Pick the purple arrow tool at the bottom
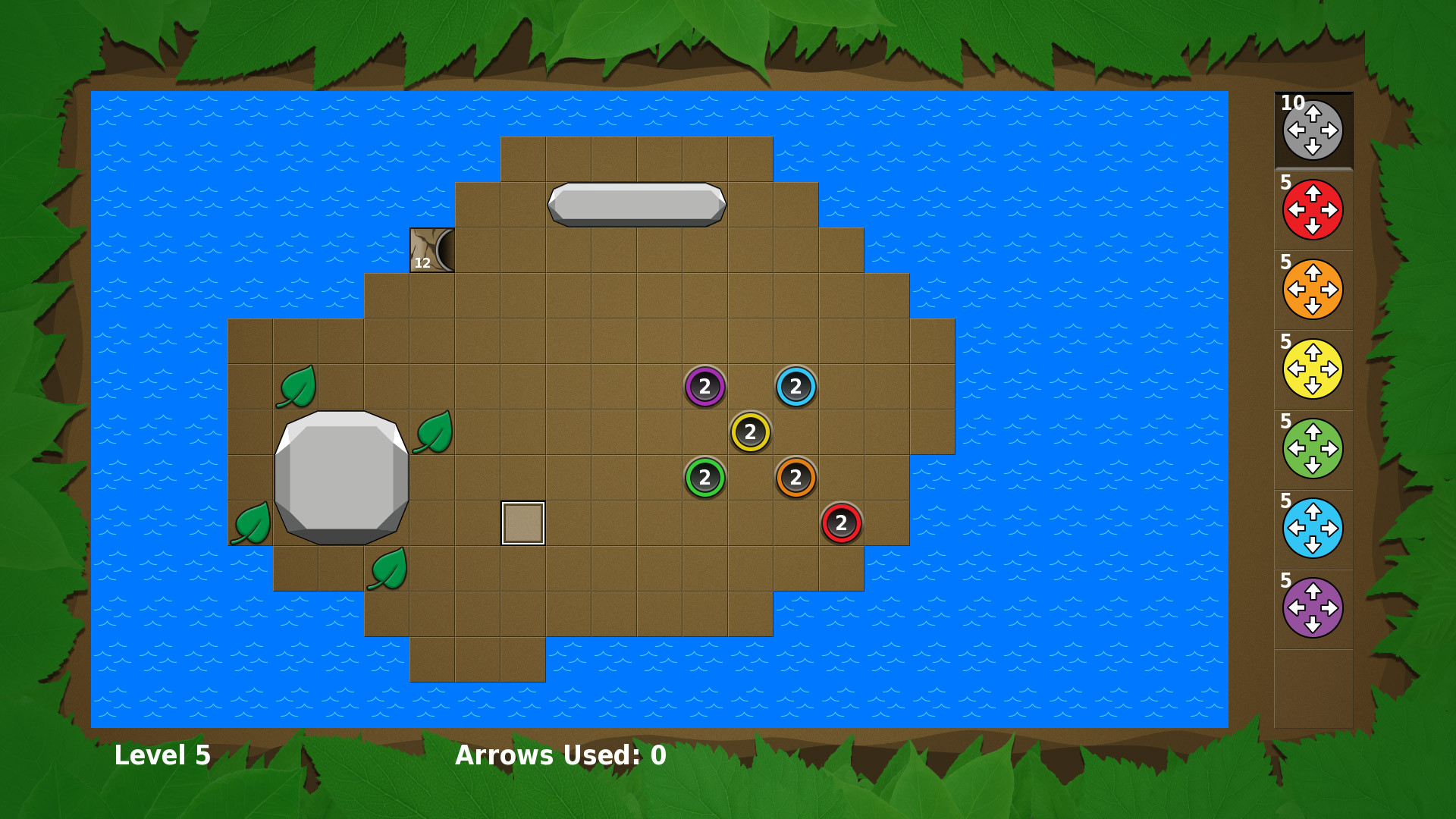The image size is (1456, 819). (1313, 609)
